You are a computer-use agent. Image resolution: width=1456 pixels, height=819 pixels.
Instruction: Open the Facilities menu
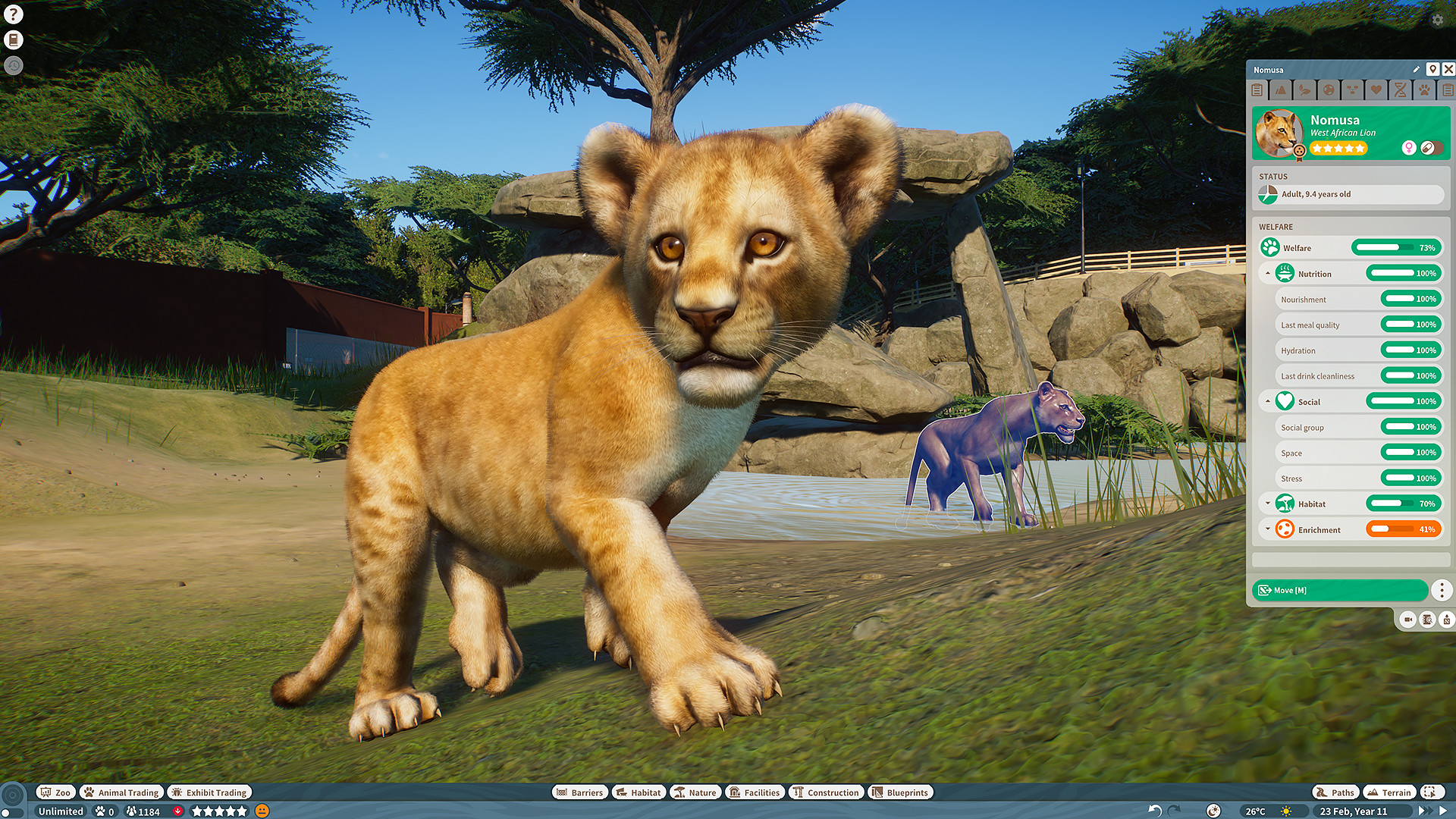point(755,792)
